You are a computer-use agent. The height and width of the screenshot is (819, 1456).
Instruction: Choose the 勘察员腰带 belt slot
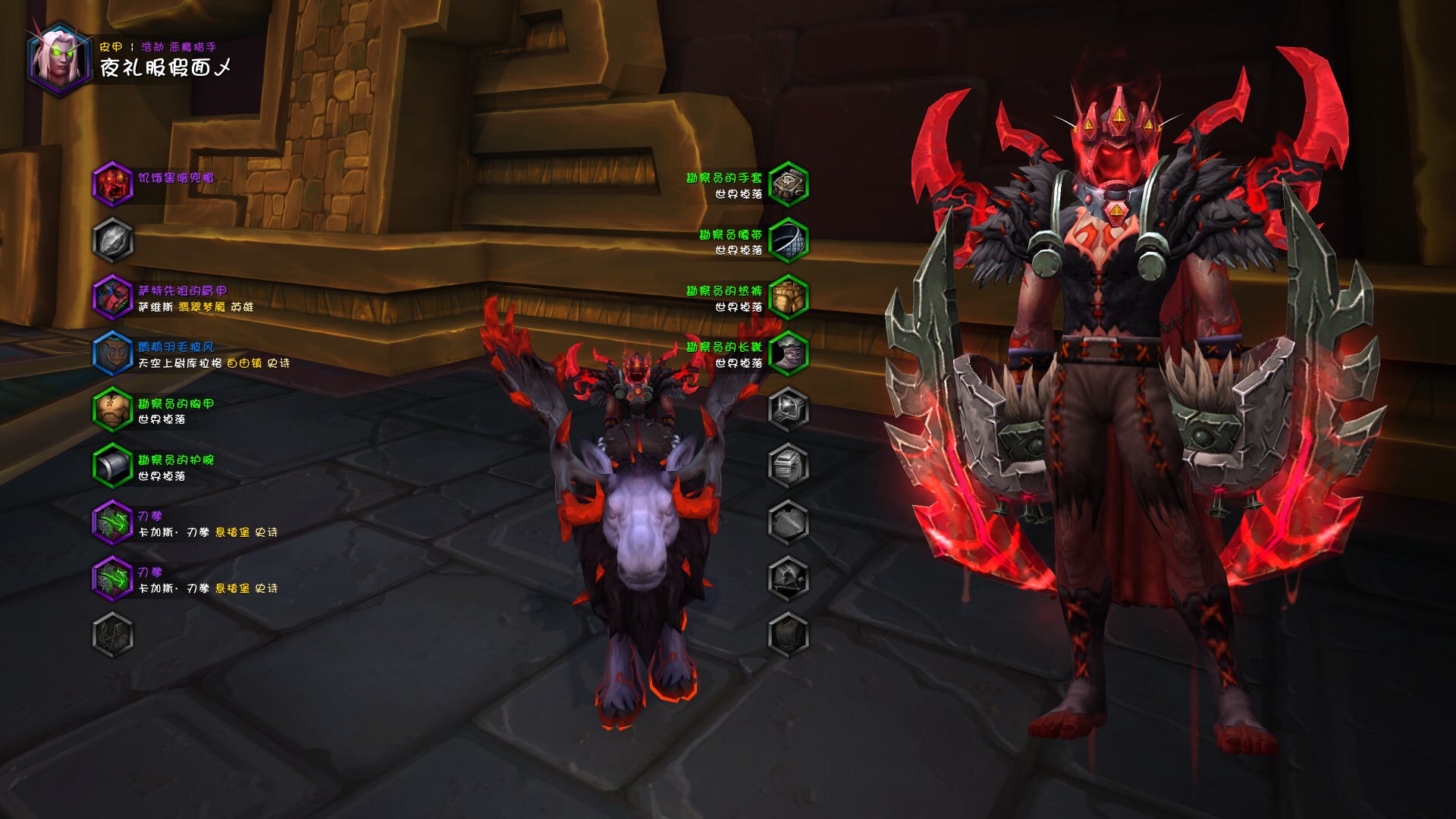point(788,240)
